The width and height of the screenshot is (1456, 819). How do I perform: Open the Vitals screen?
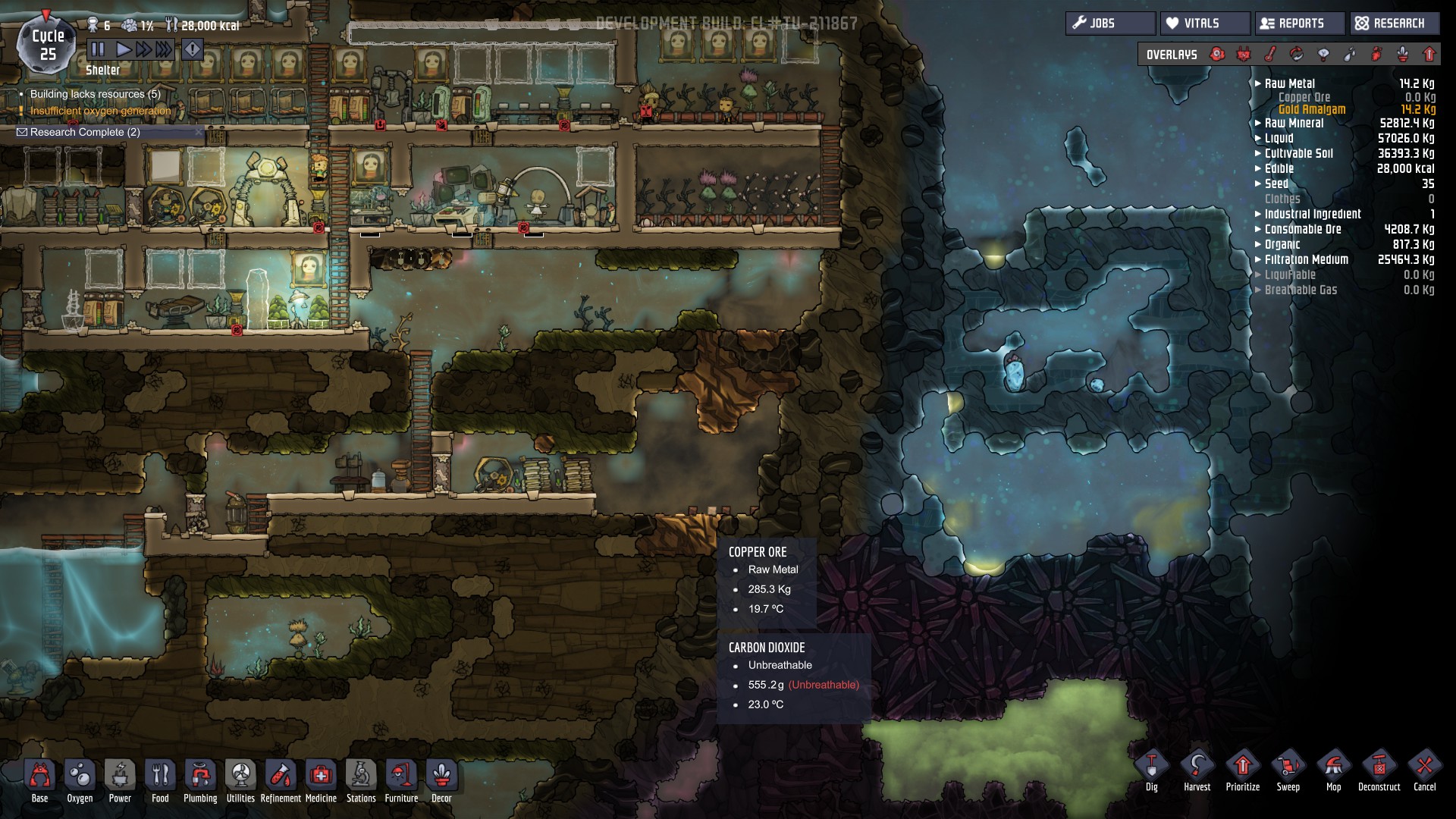pyautogui.click(x=1204, y=24)
